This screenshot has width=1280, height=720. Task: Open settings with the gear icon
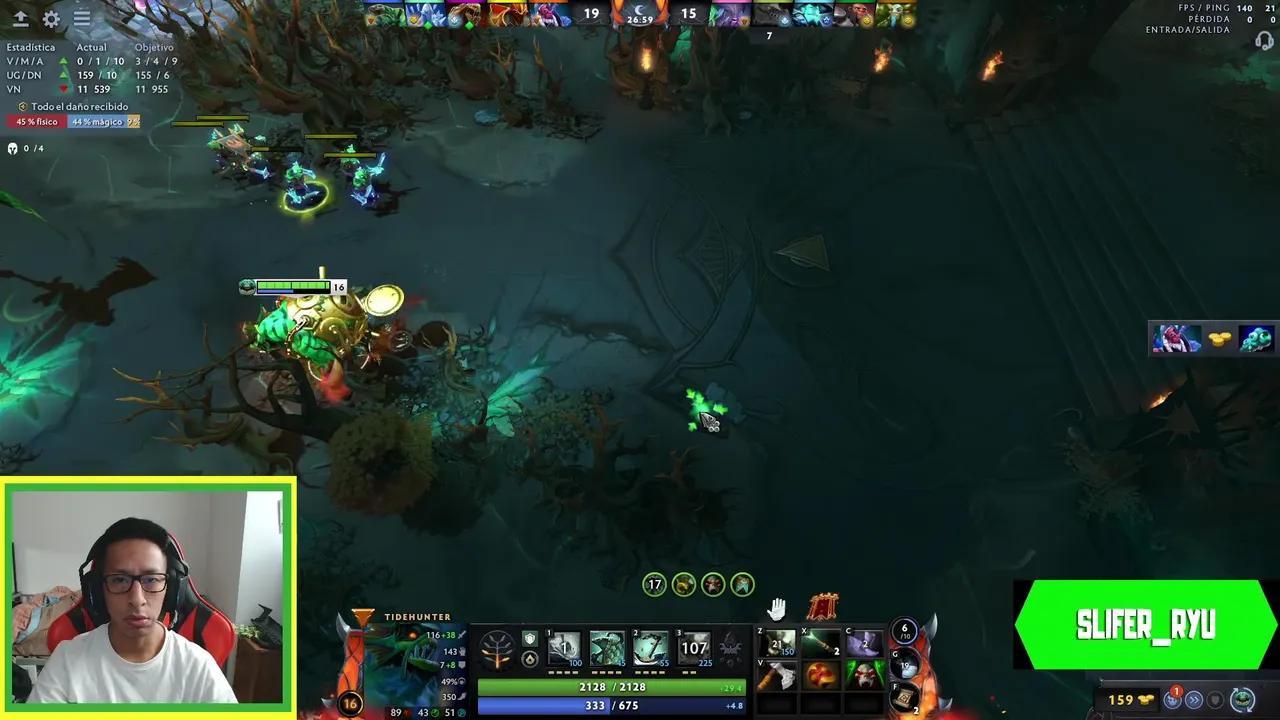click(50, 18)
